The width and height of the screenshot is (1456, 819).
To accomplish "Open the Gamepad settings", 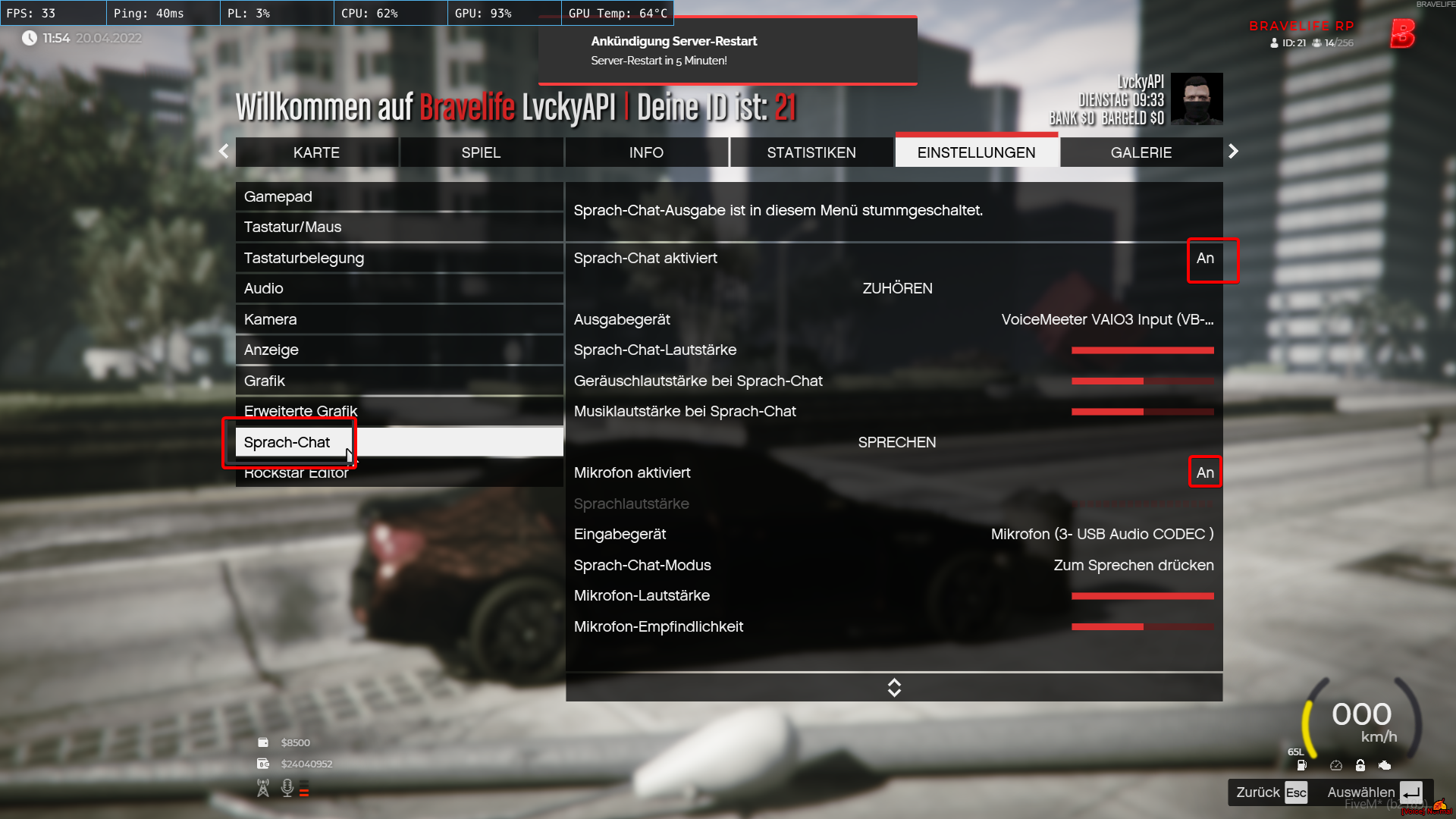I will 399,196.
